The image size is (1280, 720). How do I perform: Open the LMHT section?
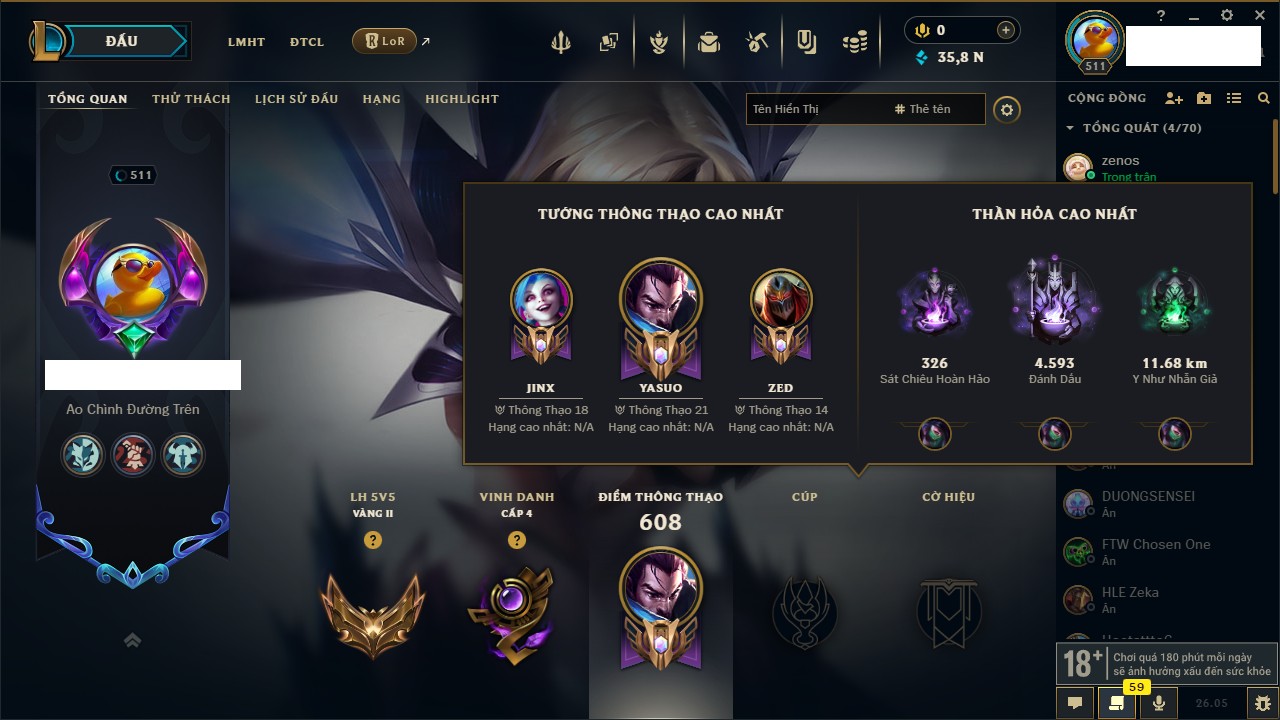246,42
